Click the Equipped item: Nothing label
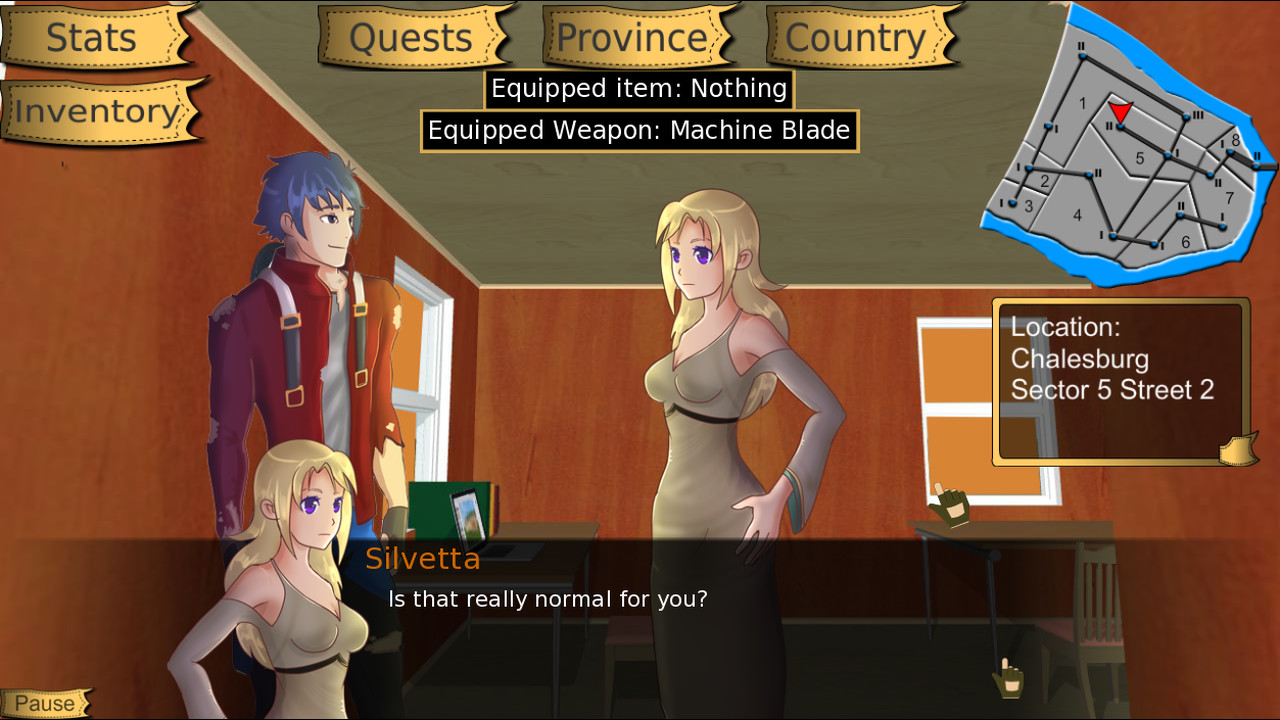Viewport: 1280px width, 720px height. (x=638, y=89)
